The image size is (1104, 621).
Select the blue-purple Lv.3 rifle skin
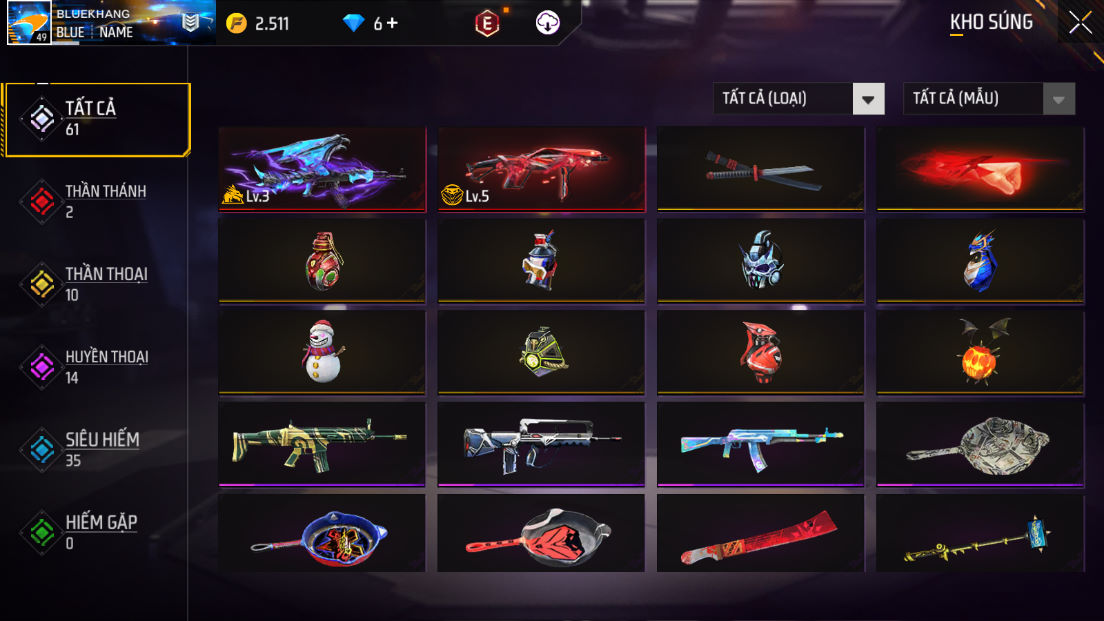[x=322, y=168]
